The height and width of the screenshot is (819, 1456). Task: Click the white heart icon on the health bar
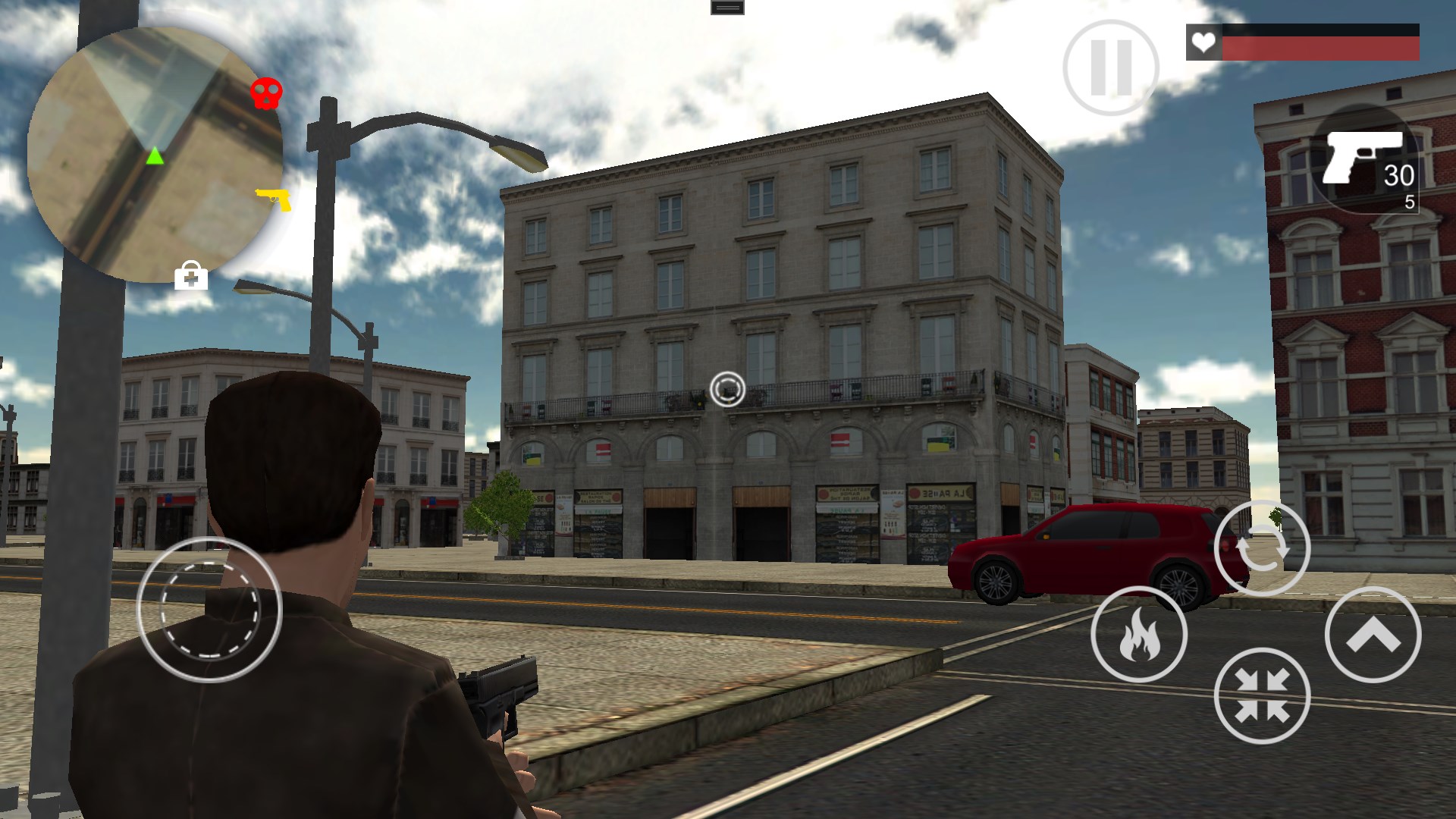tap(1205, 43)
